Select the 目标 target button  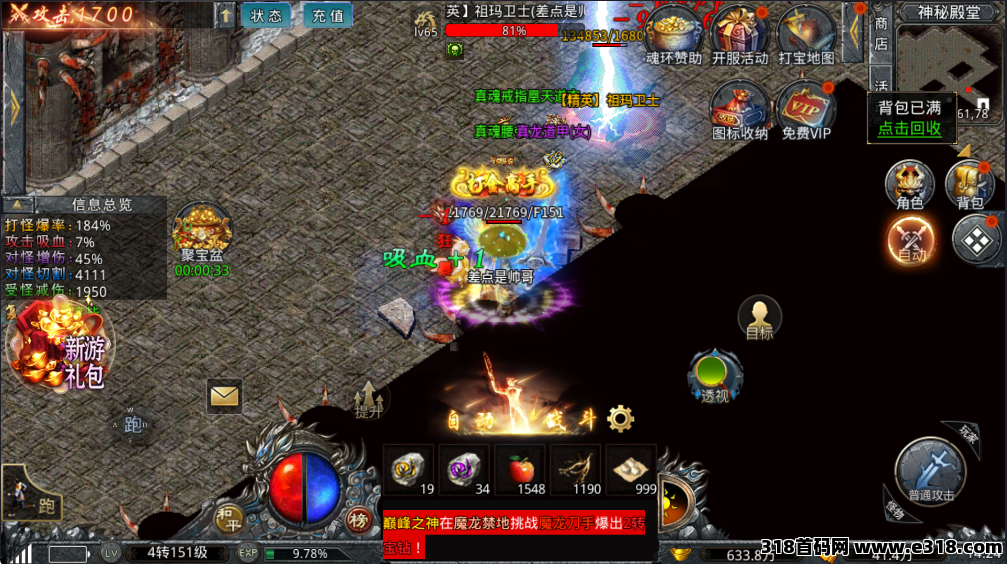coord(760,318)
